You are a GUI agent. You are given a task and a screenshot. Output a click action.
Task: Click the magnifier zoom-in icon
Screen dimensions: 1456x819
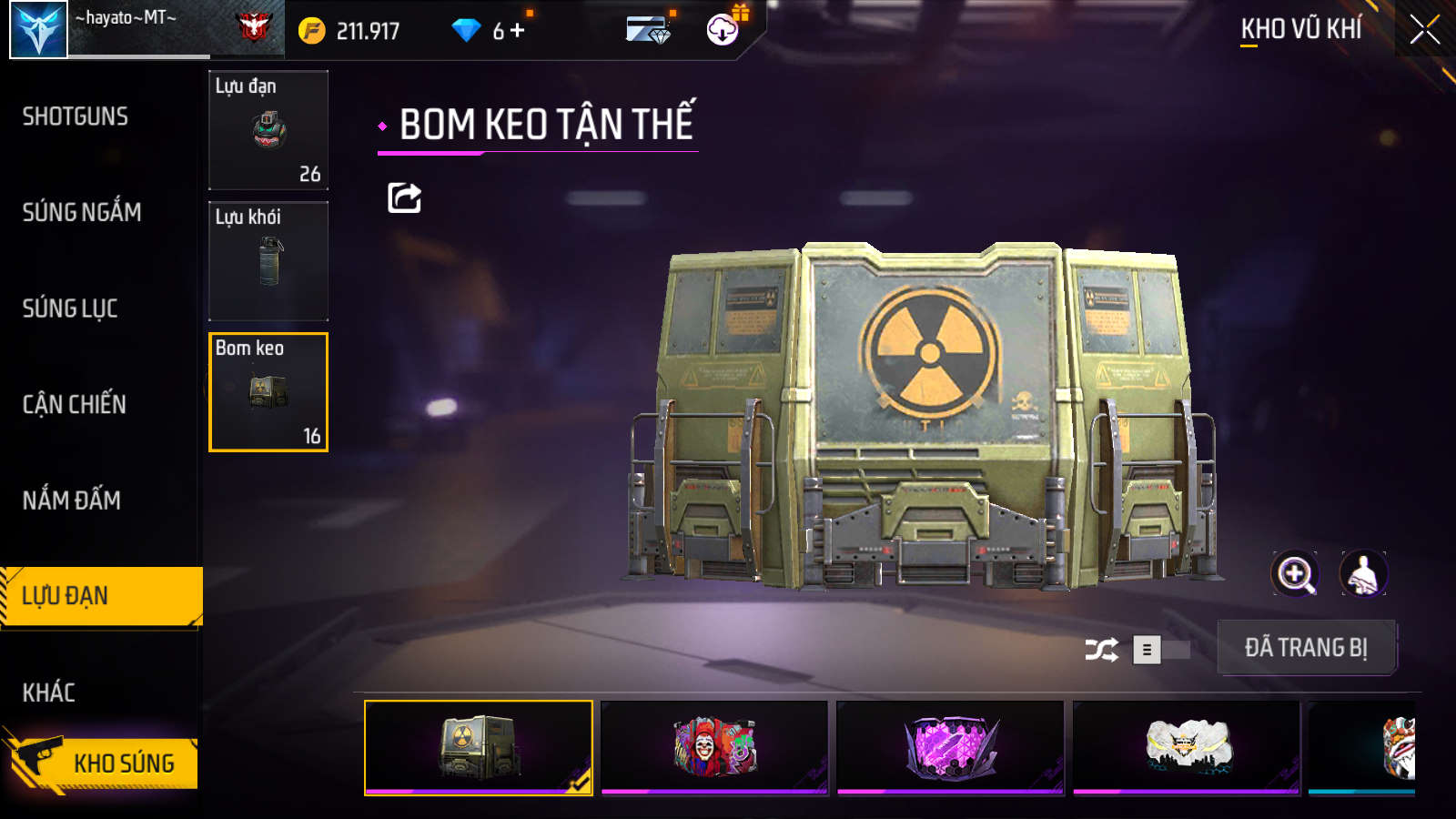(1295, 574)
